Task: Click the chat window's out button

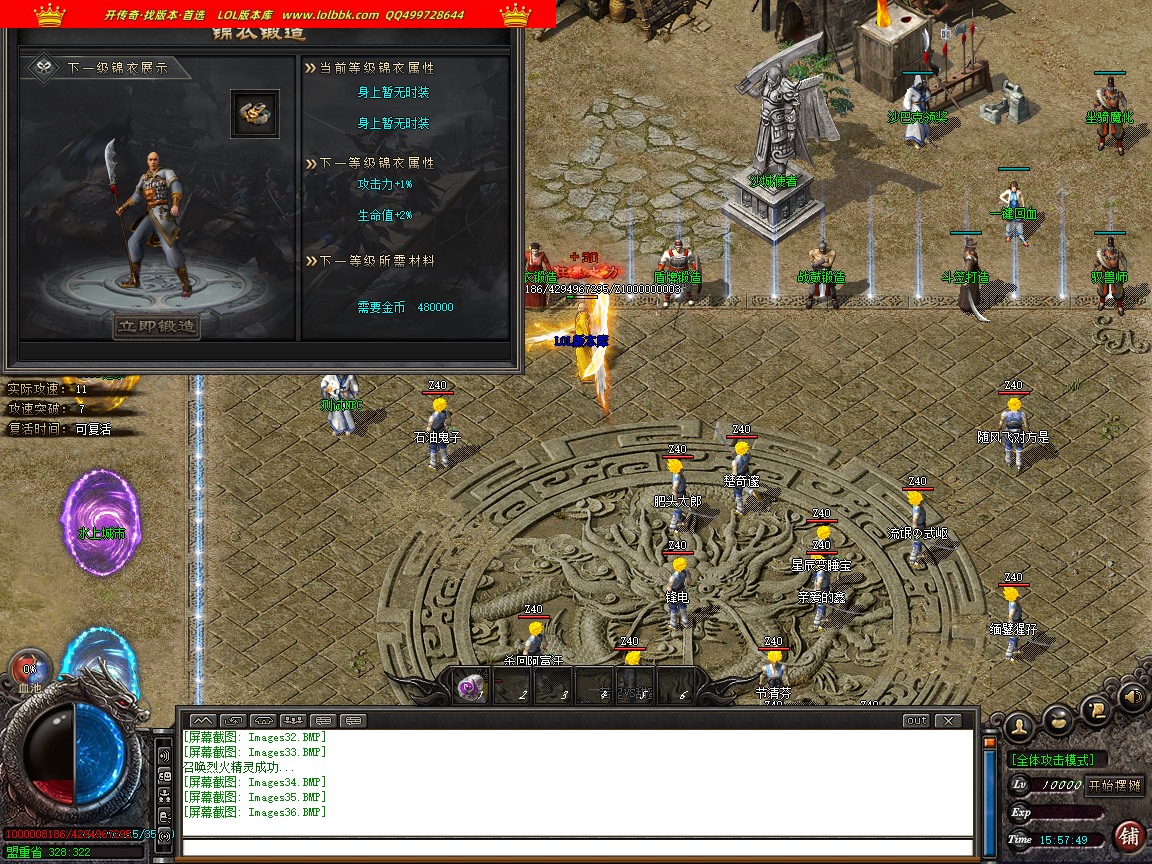Action: pyautogui.click(x=916, y=720)
